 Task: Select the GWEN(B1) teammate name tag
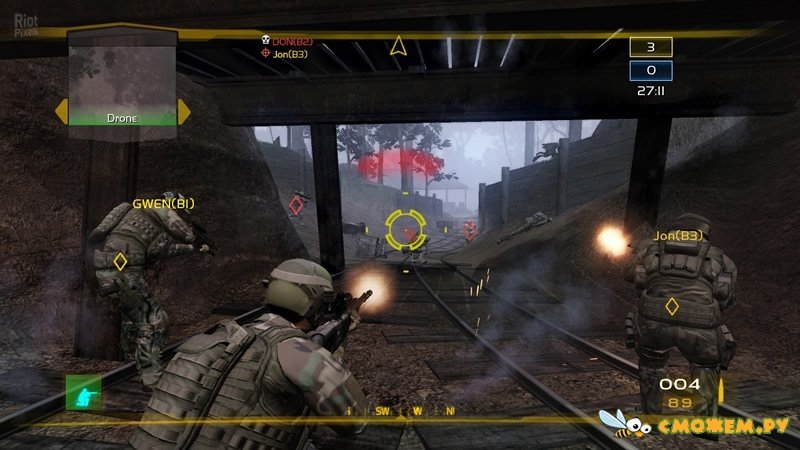tap(164, 204)
